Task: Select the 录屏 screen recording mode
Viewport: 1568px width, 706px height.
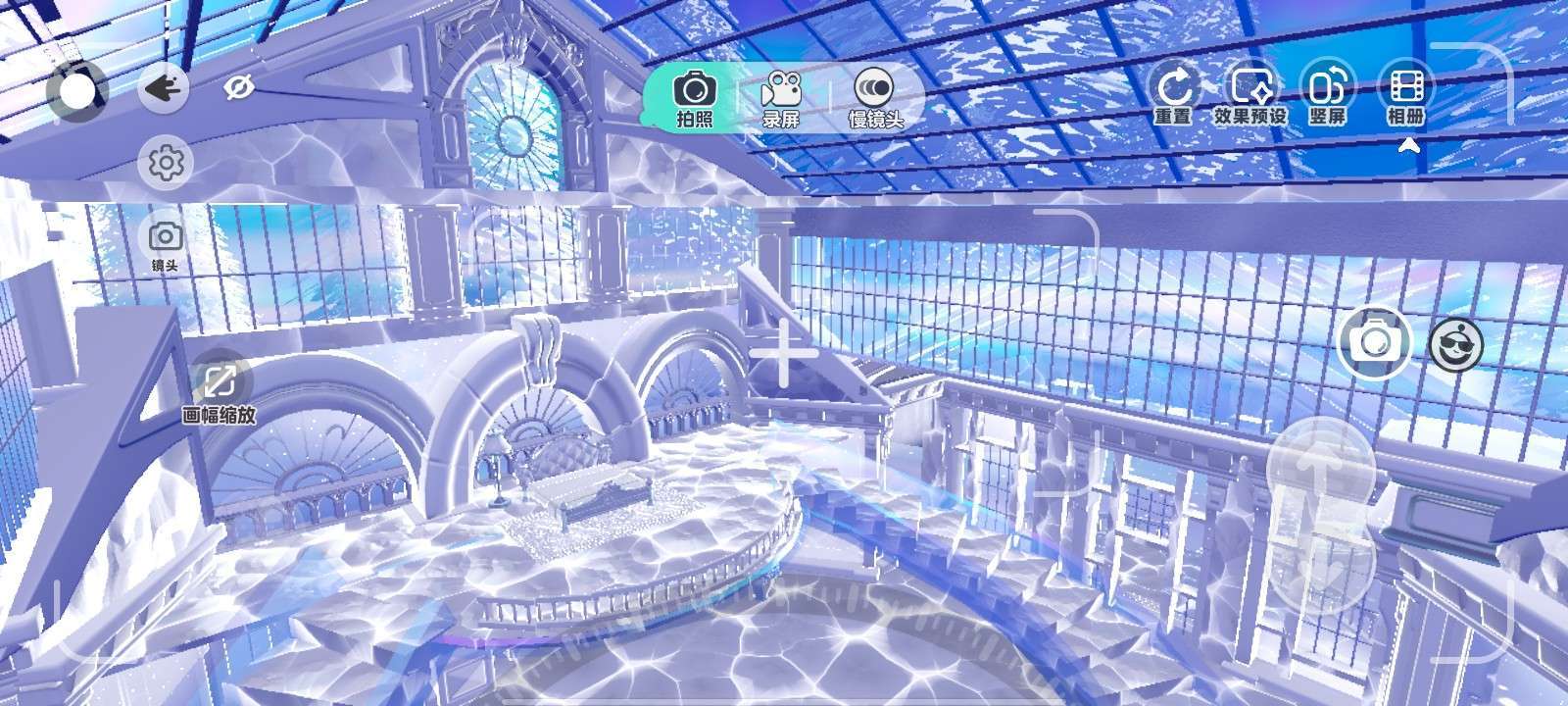Action: (781, 99)
